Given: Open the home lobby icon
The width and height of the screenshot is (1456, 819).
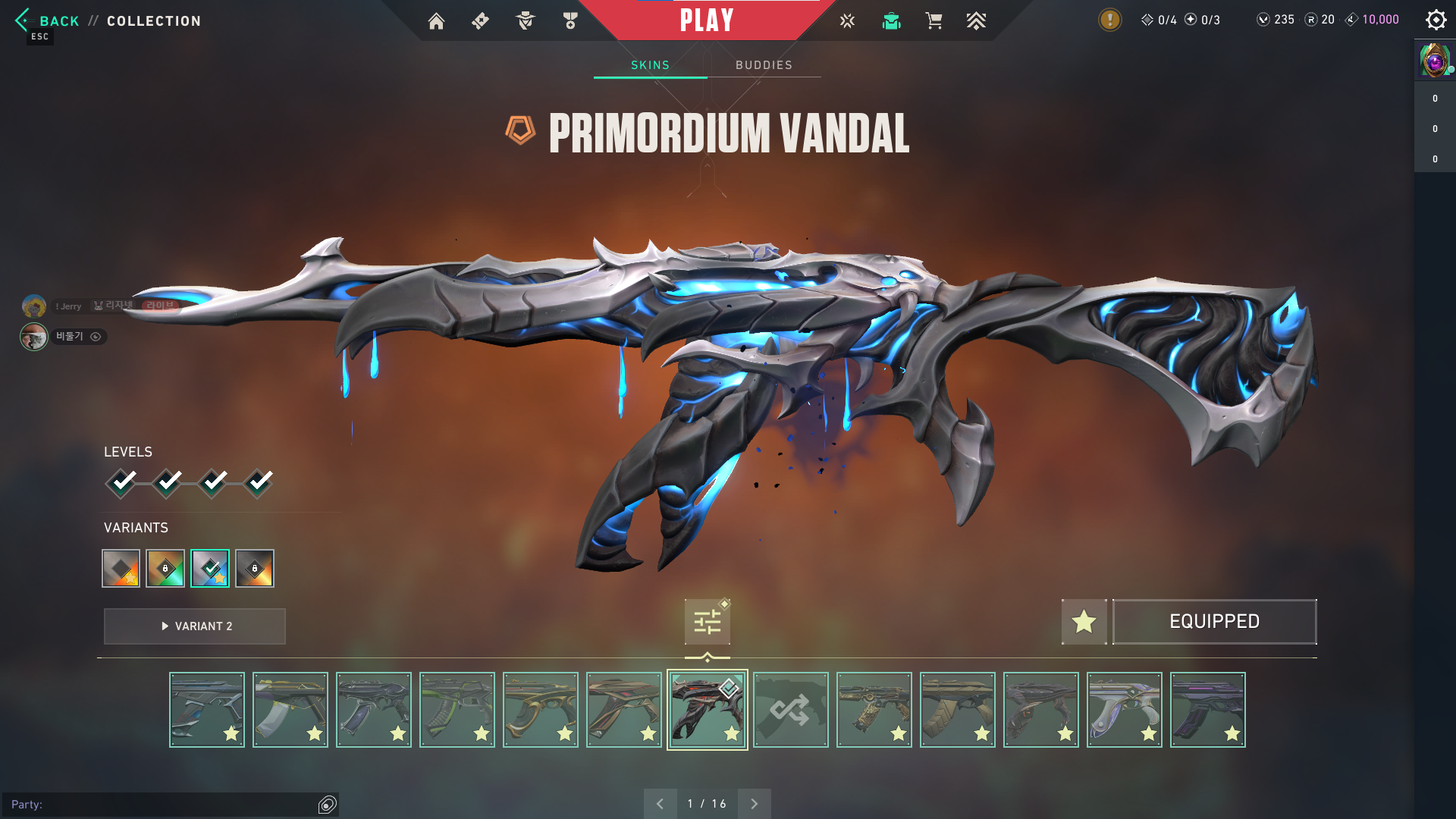Looking at the screenshot, I should coord(436,21).
